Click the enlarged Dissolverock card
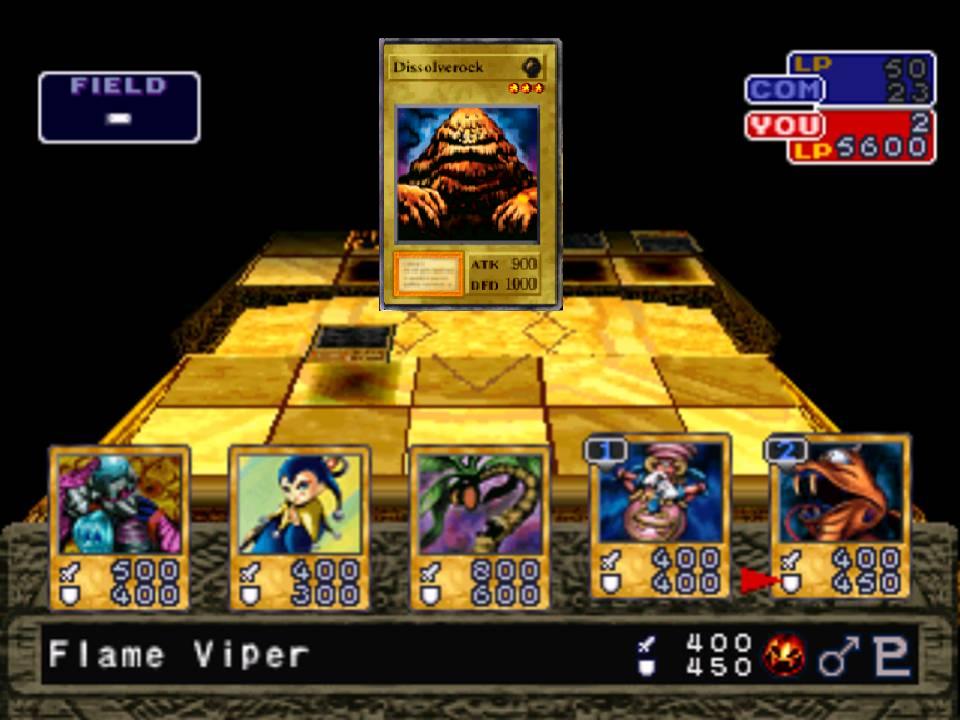 click(470, 170)
